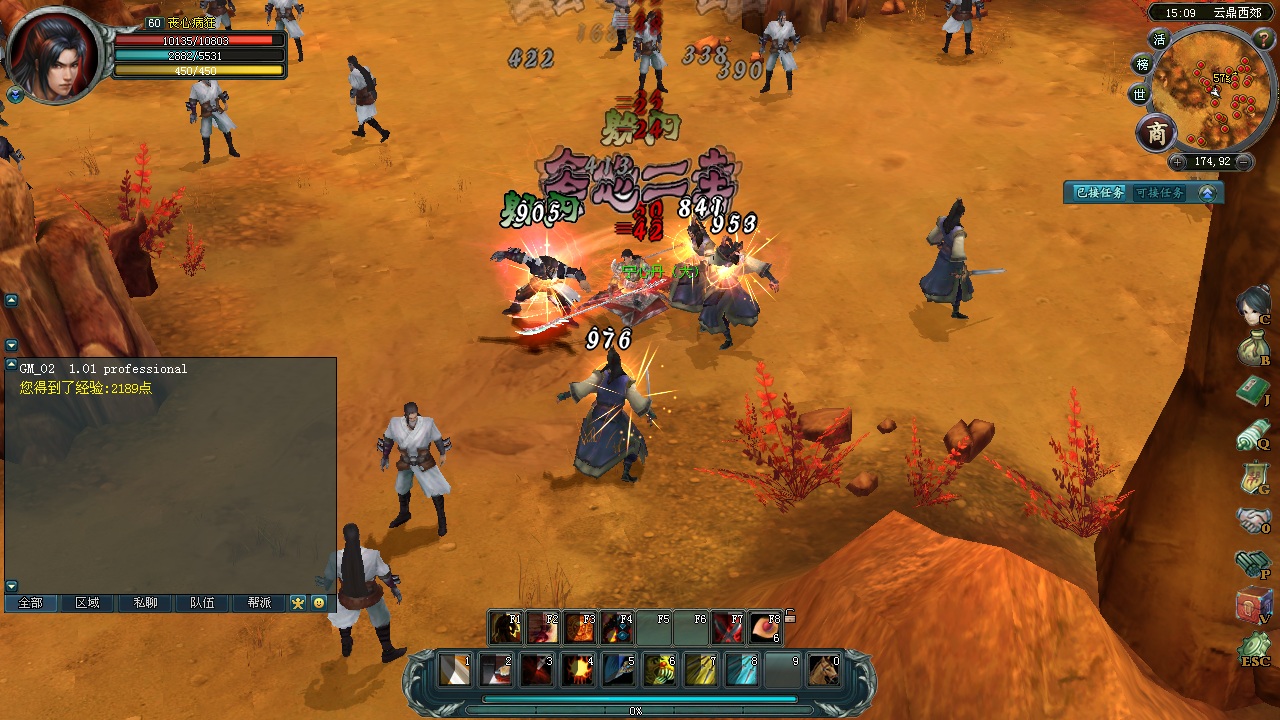Viewport: 1280px width, 720px height.
Task: Open the treasure chest mall icon
Action: 1254,606
